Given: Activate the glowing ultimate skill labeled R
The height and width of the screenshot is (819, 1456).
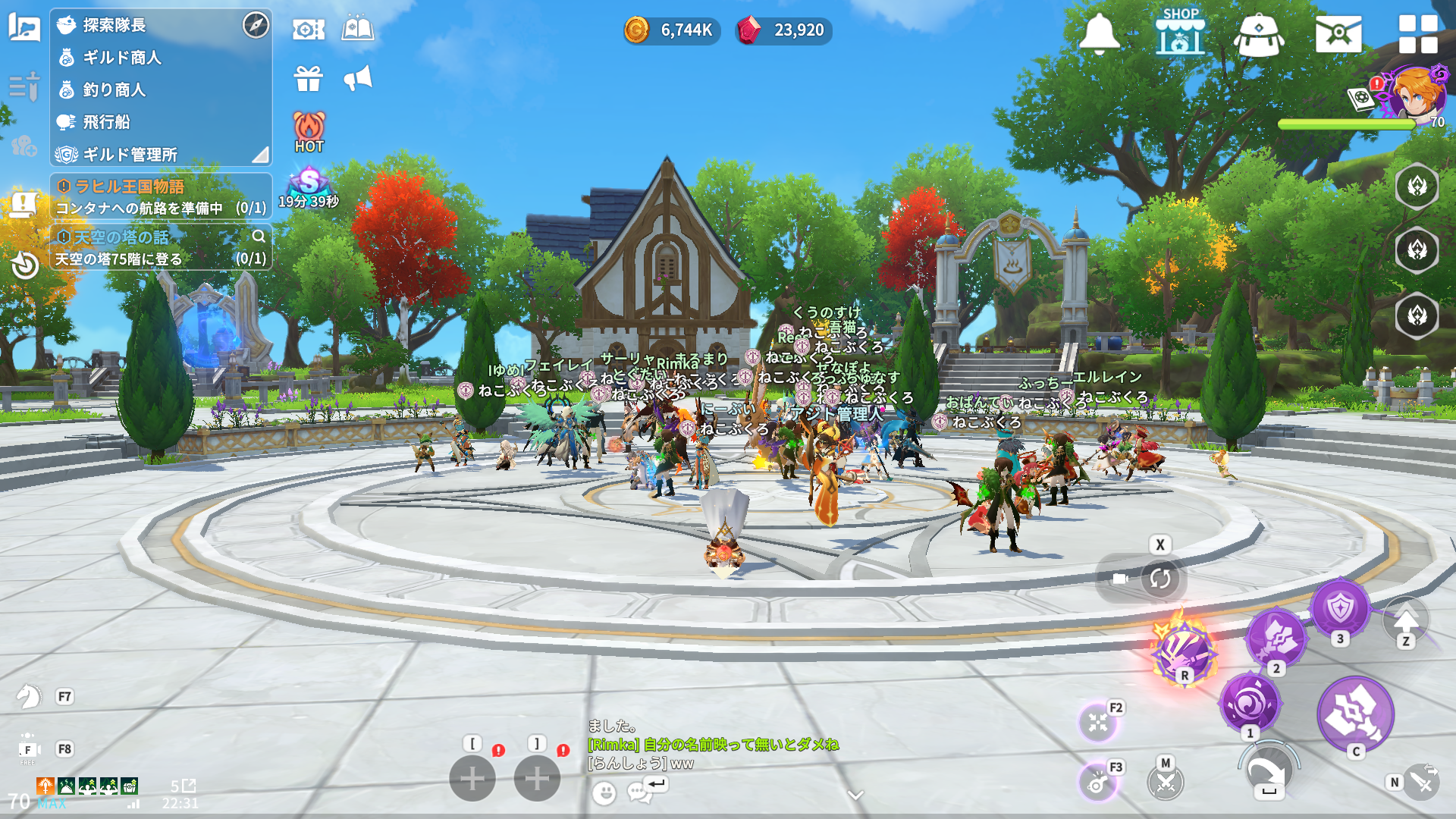Looking at the screenshot, I should tap(1182, 651).
